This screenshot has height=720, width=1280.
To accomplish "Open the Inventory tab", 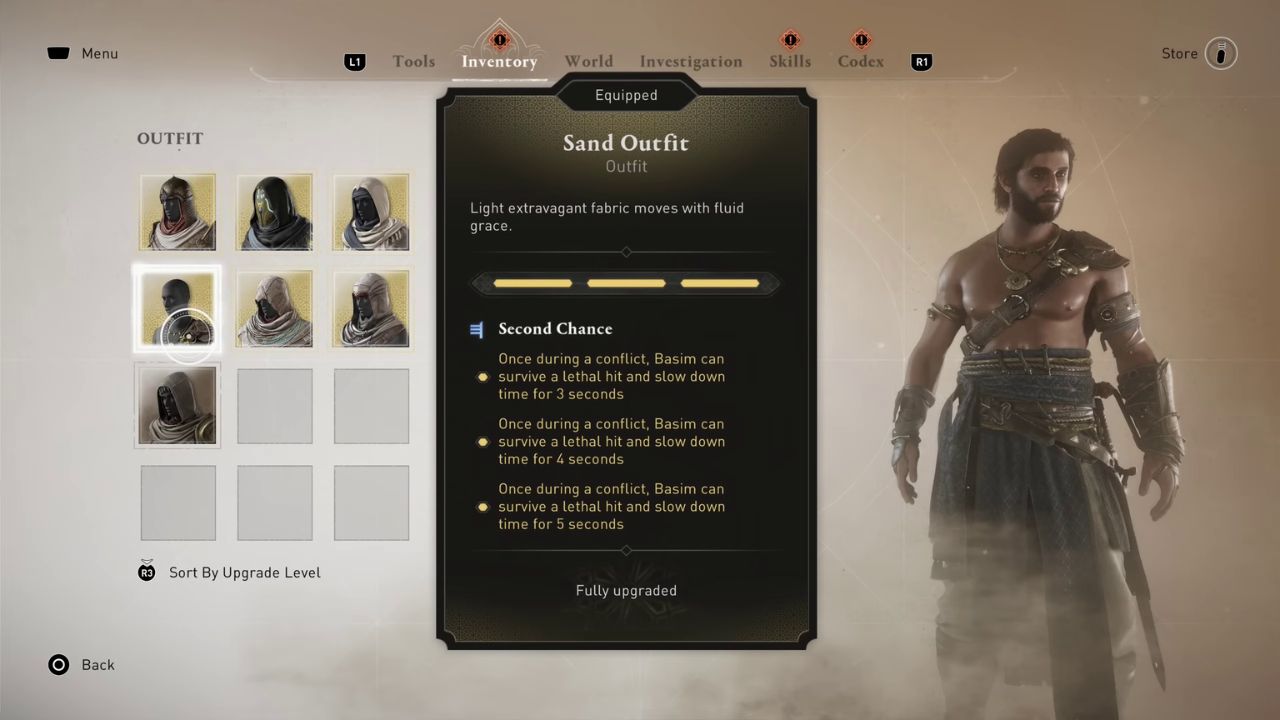I will (499, 62).
